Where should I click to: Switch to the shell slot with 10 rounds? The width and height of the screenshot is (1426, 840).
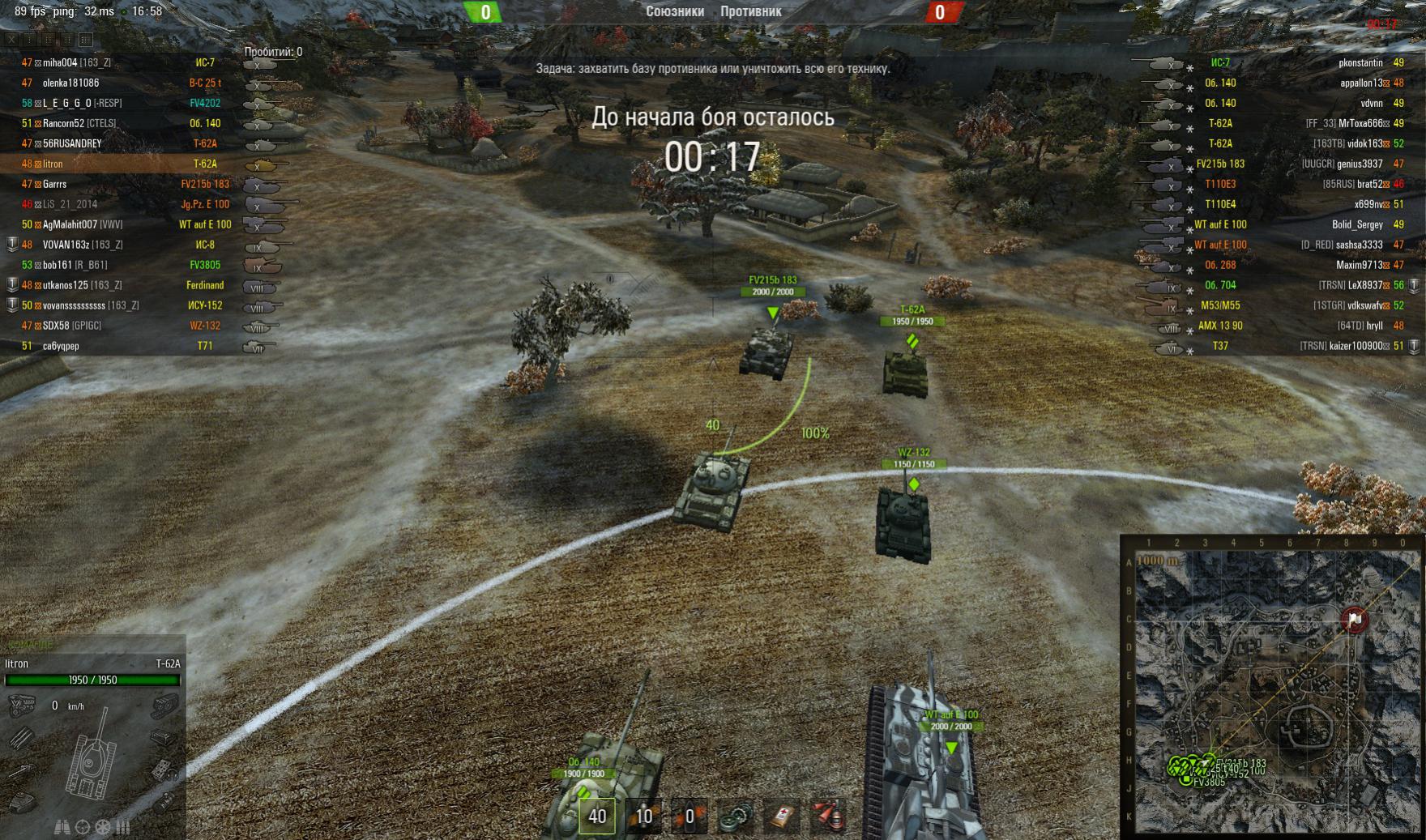tap(643, 816)
